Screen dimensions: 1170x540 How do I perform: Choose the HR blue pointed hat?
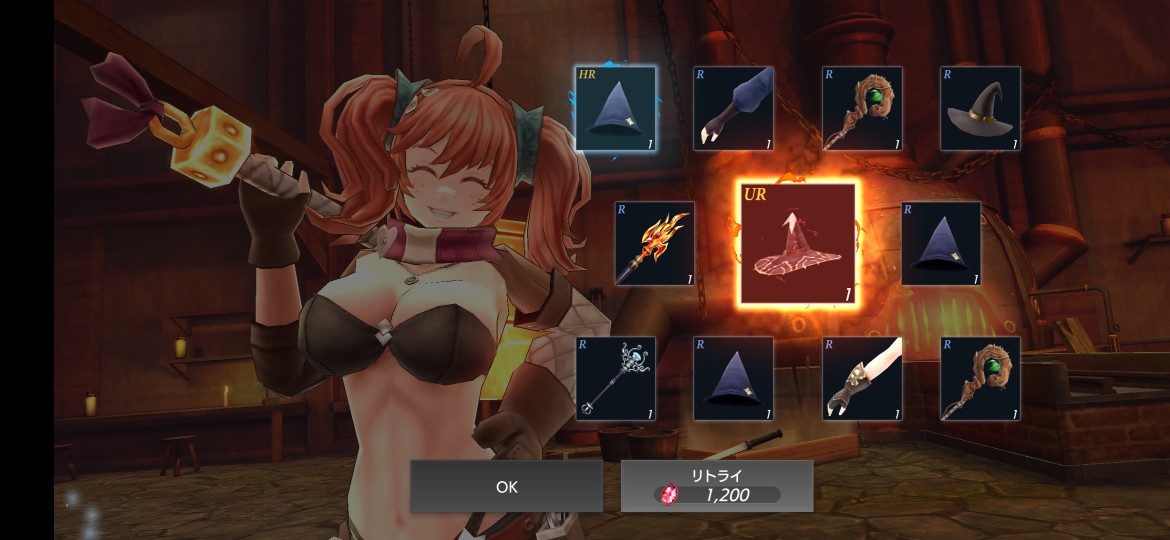tap(615, 109)
